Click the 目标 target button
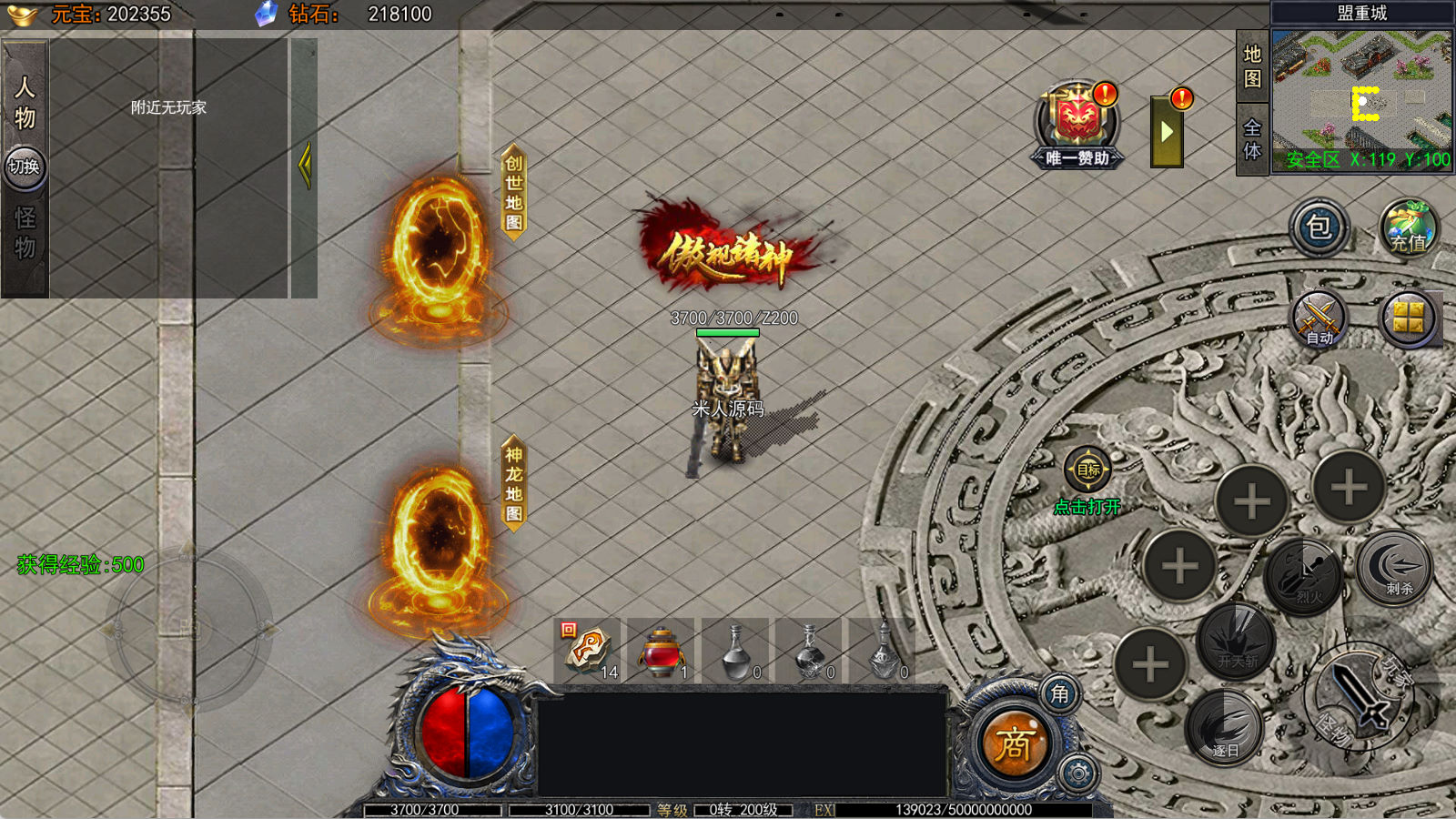 1087,470
